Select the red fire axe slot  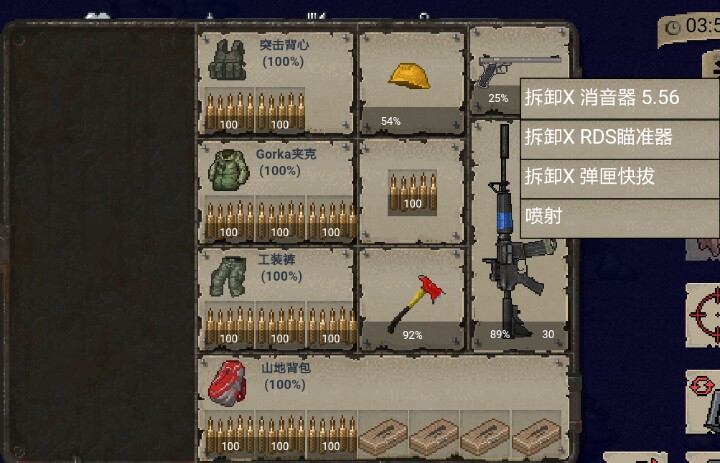pyautogui.click(x=411, y=297)
